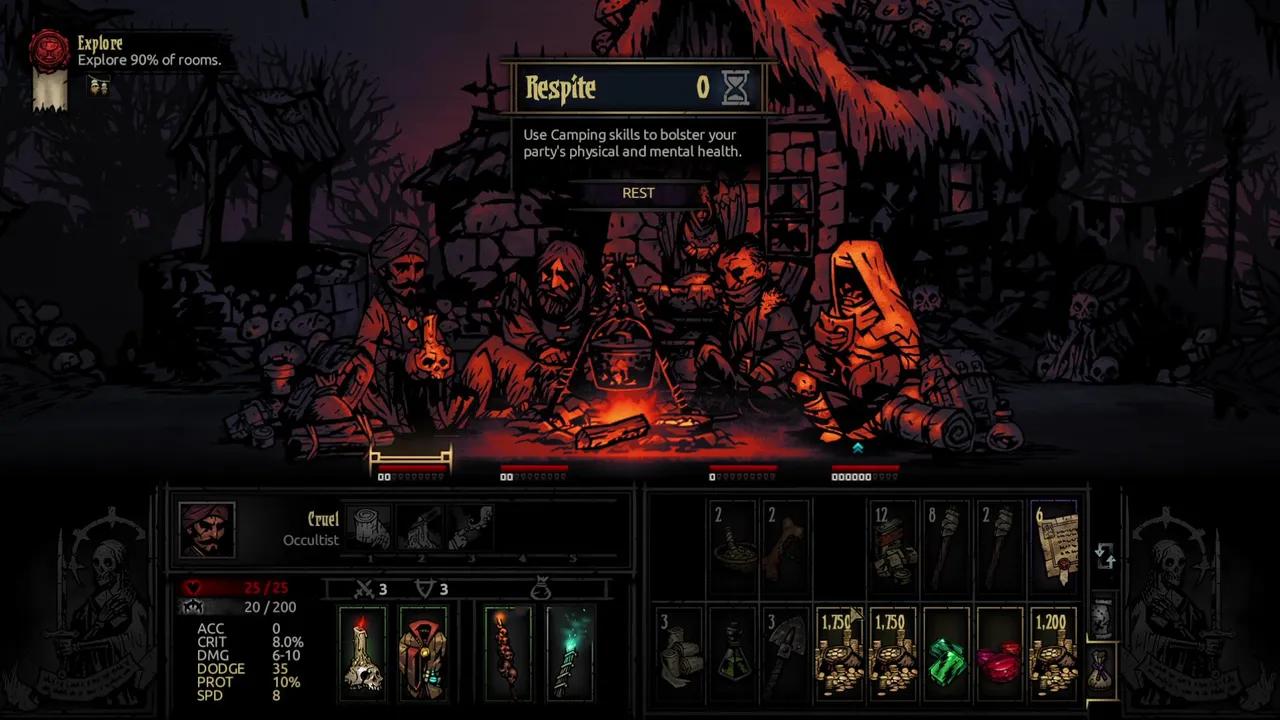1280x720 pixels.
Task: Select the food provisions stack of 12
Action: (891, 548)
